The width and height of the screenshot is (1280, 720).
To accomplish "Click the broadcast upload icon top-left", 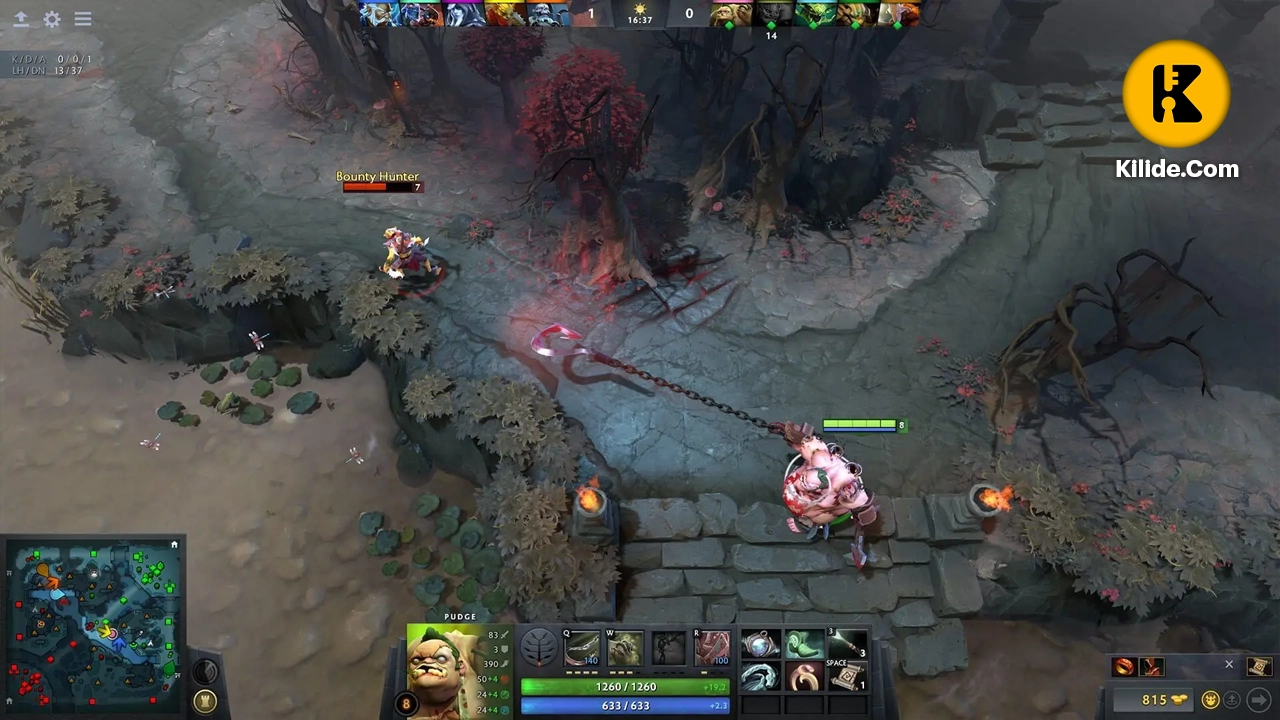I will pos(22,19).
